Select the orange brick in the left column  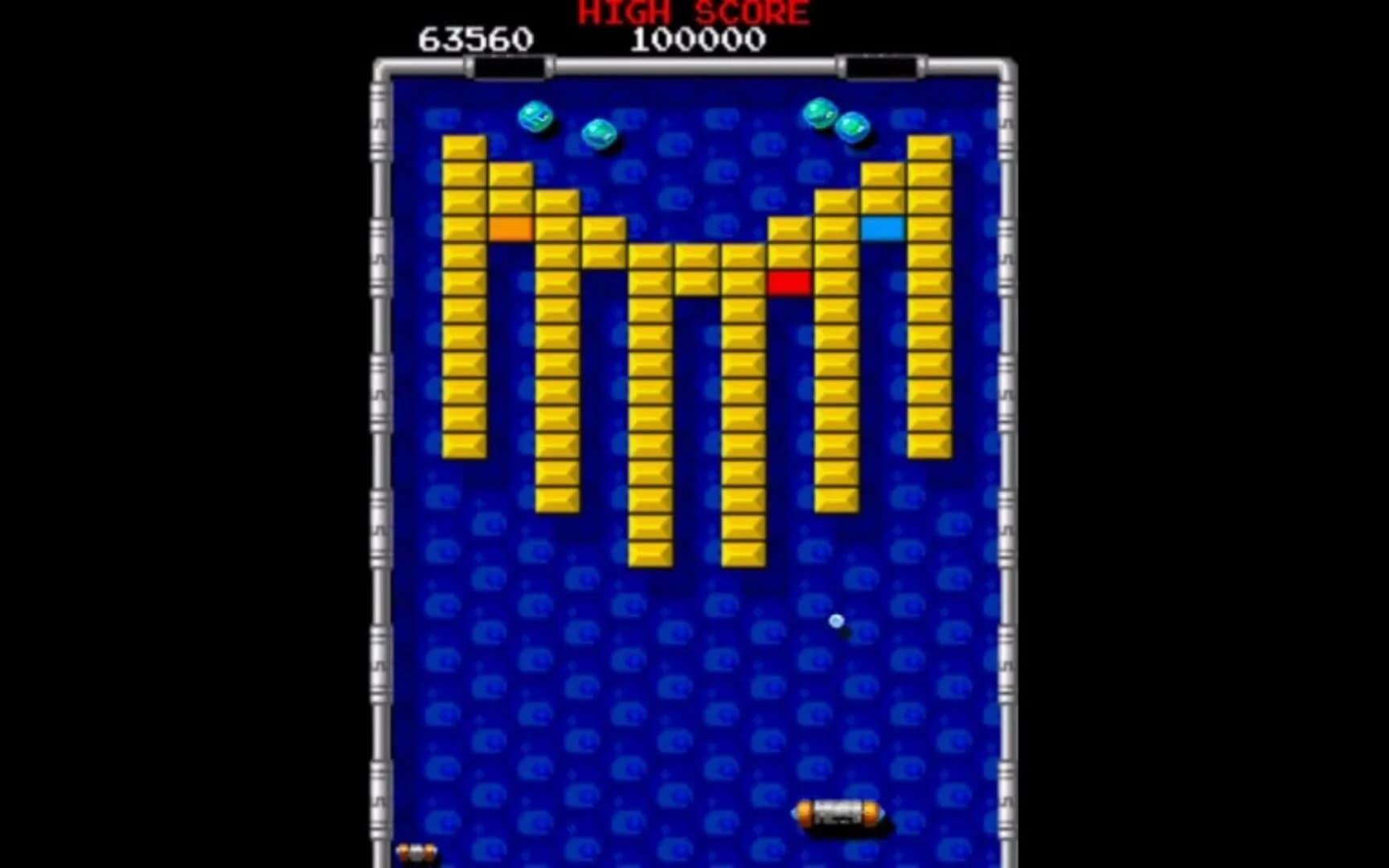pos(510,230)
